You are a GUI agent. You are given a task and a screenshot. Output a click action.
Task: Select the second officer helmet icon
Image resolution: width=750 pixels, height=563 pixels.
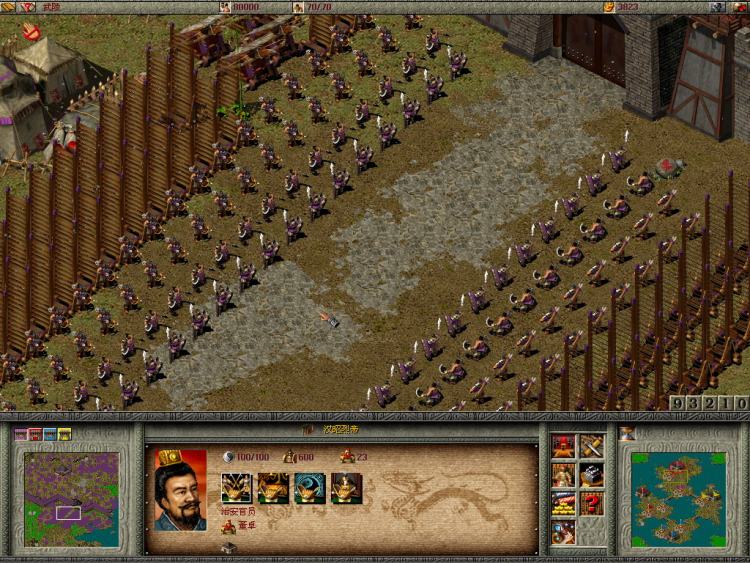273,488
